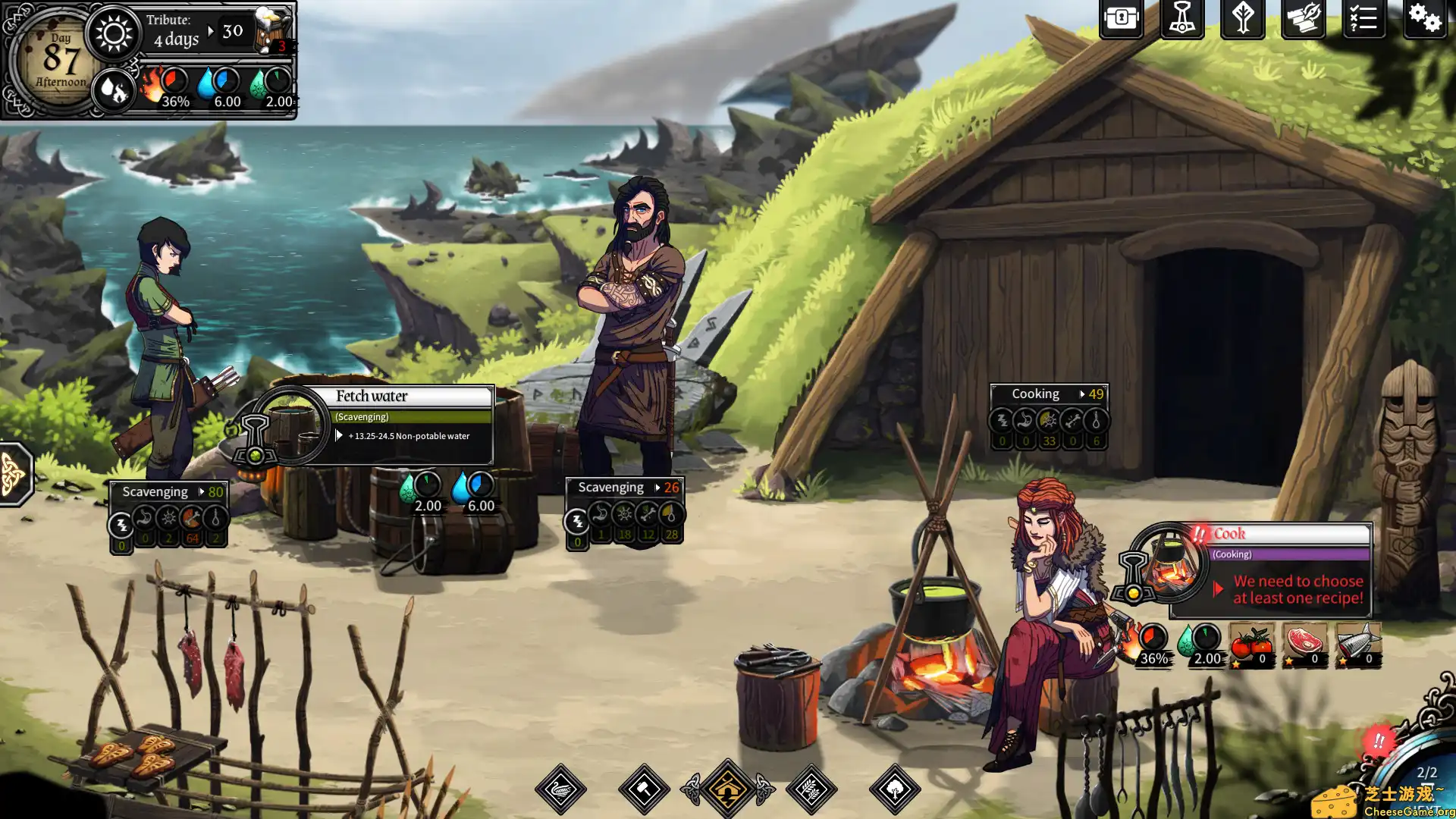
Task: Toggle the tomato recipe ingredient
Action: (x=1250, y=645)
